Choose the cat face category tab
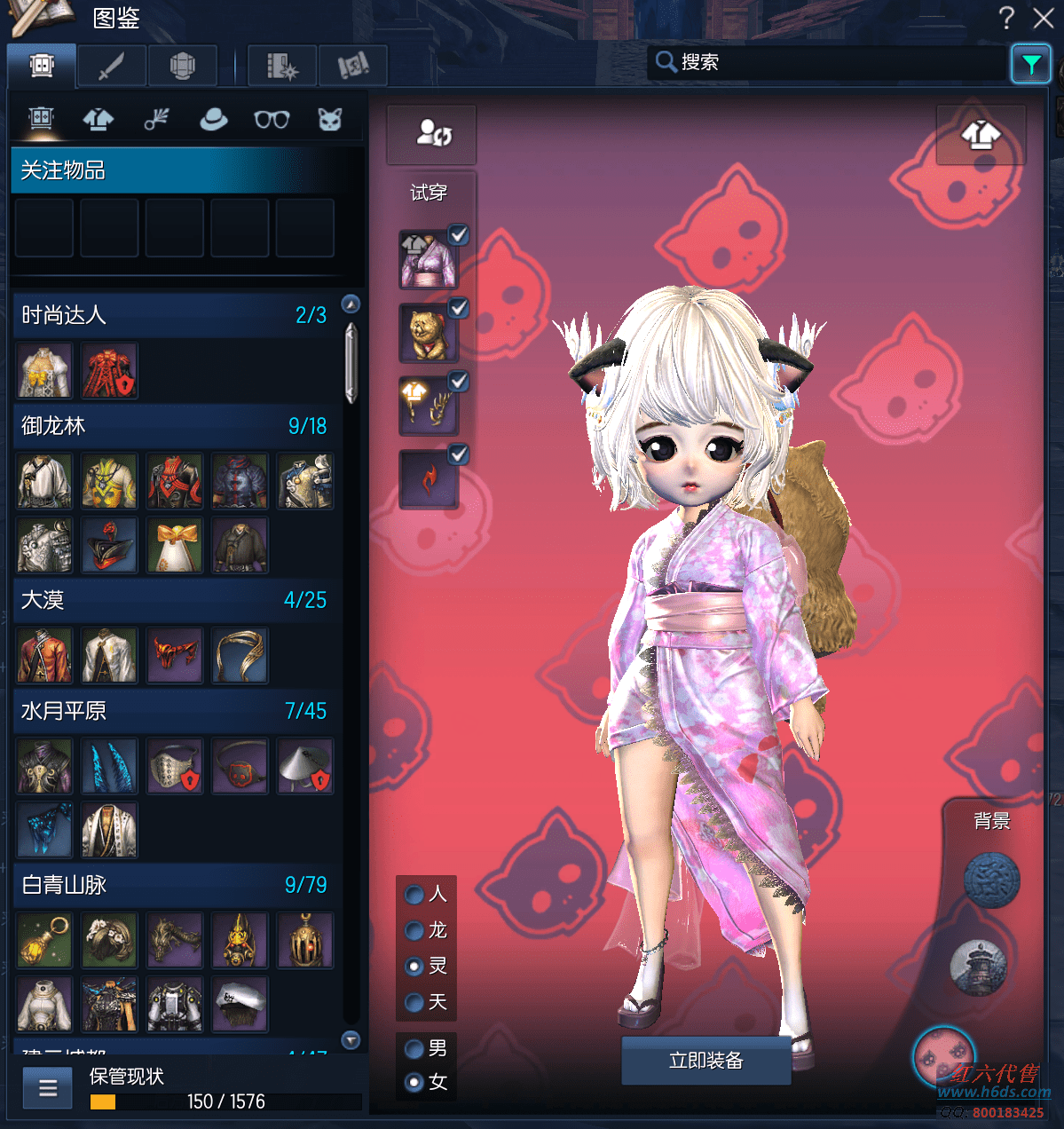The image size is (1064, 1129). 330,119
